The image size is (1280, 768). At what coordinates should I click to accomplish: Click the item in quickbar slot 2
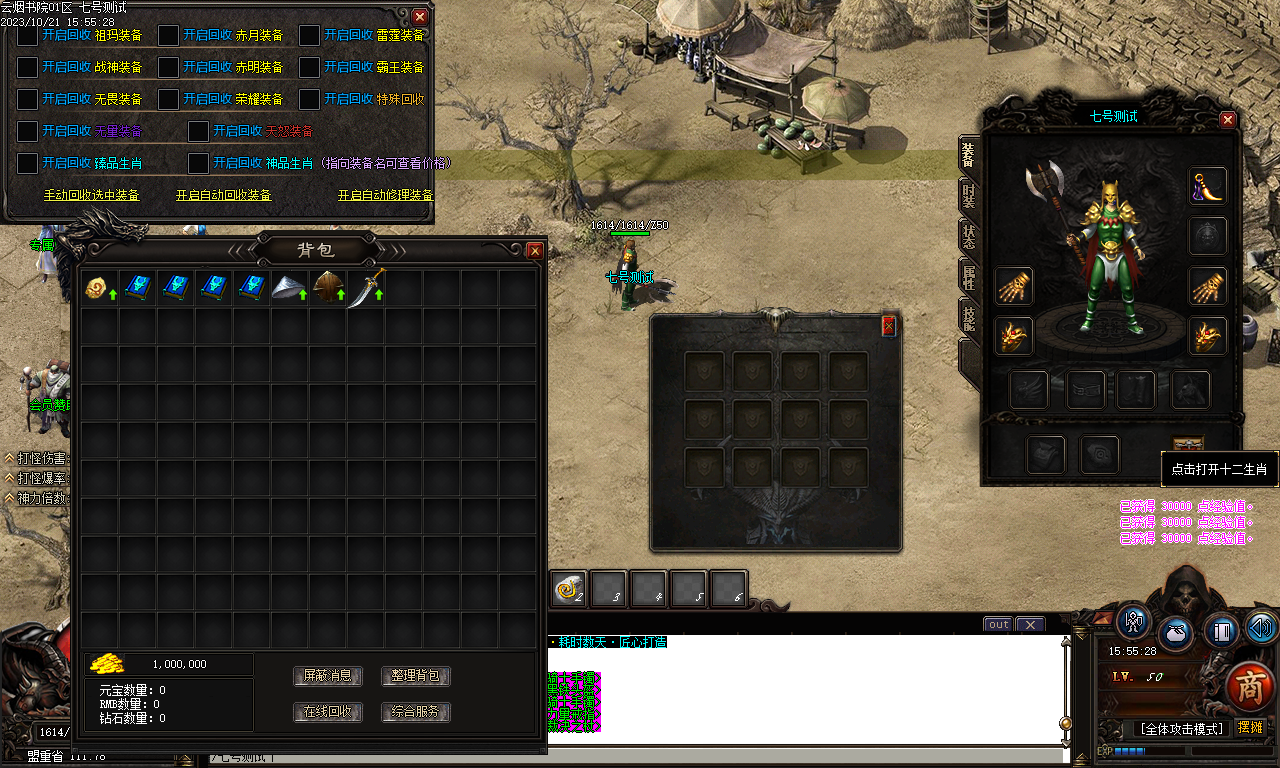click(x=566, y=589)
